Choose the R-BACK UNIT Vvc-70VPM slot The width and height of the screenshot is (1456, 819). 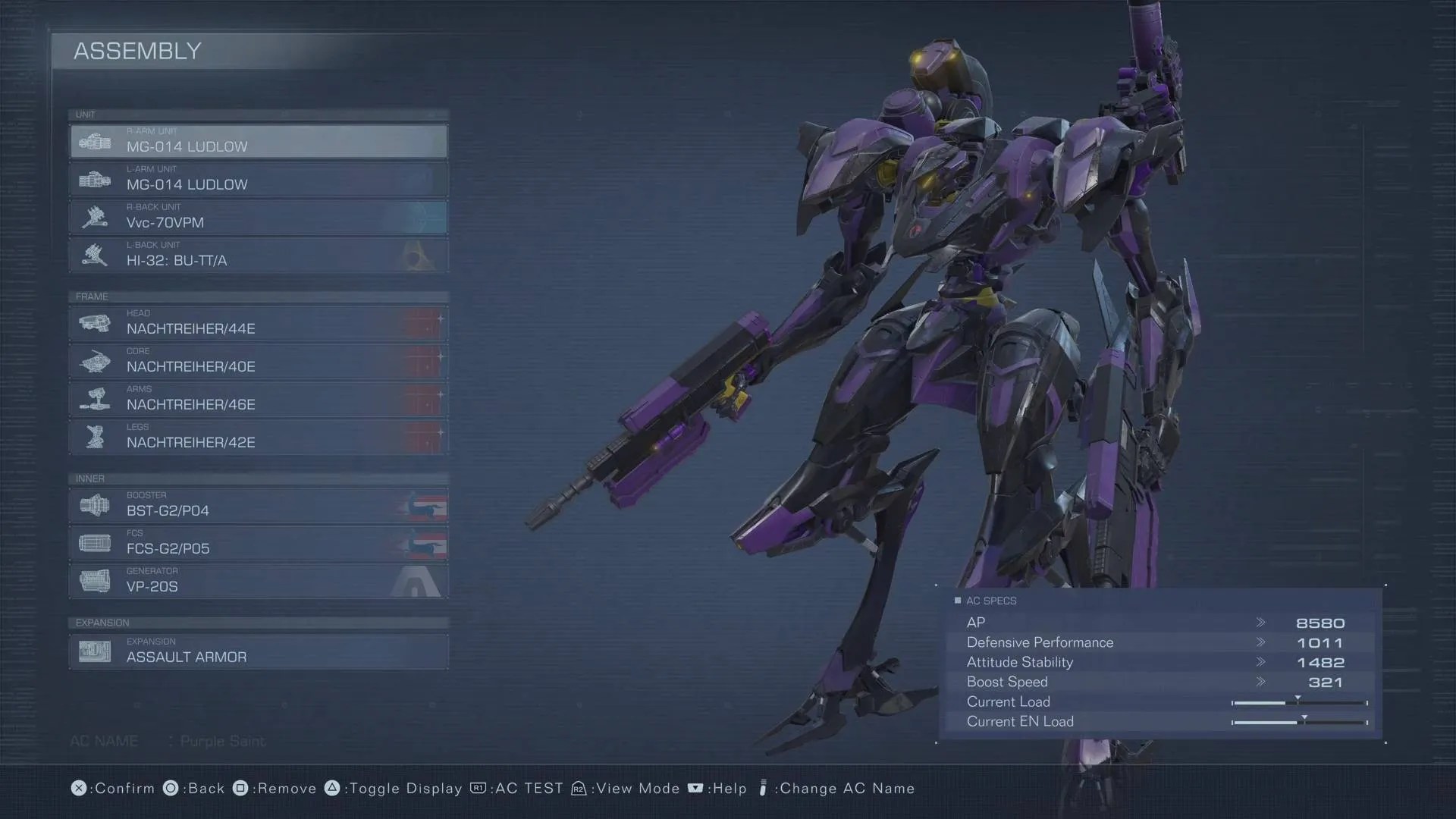[258, 218]
